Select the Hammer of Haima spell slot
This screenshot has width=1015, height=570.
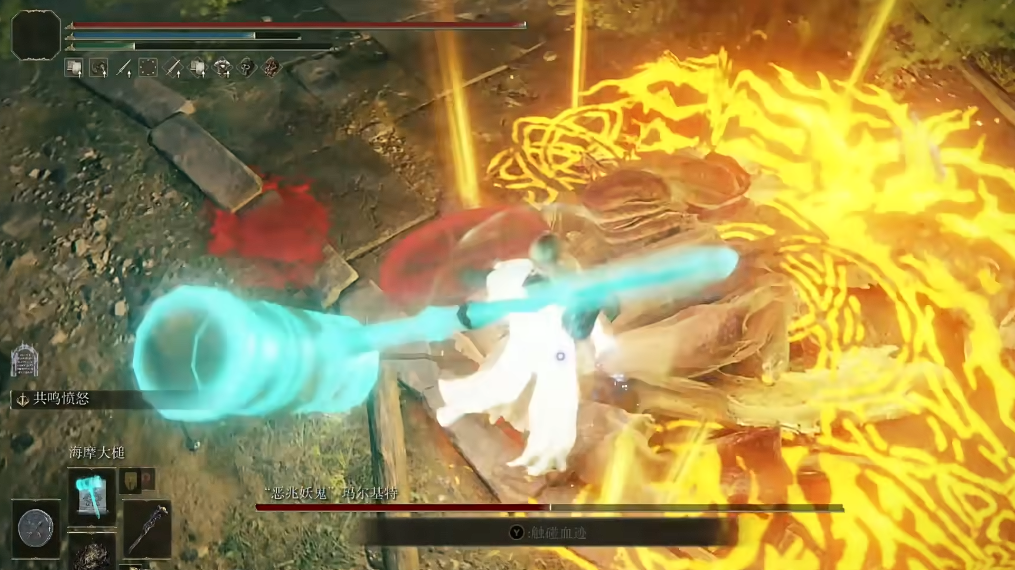coord(93,496)
